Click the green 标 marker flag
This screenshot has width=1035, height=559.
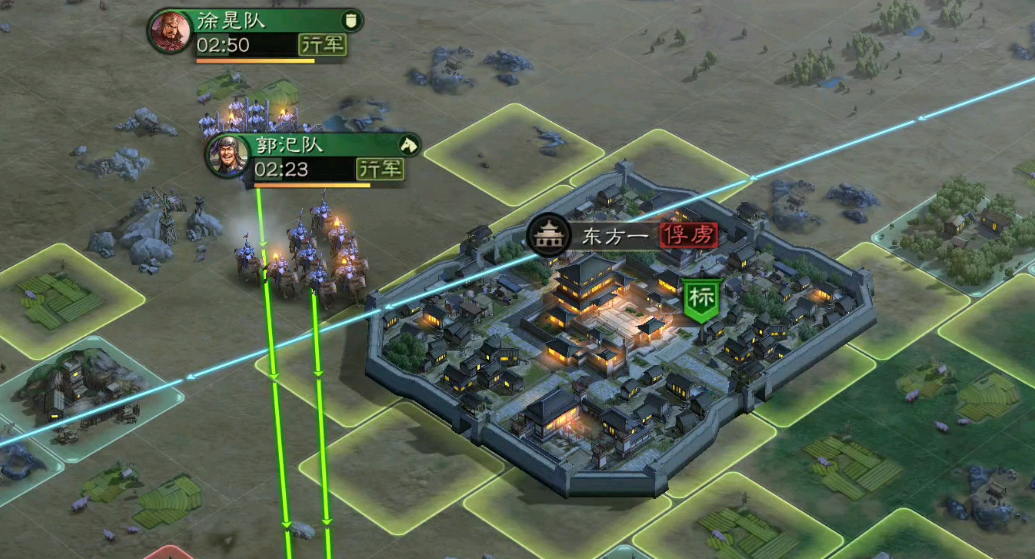[x=700, y=299]
